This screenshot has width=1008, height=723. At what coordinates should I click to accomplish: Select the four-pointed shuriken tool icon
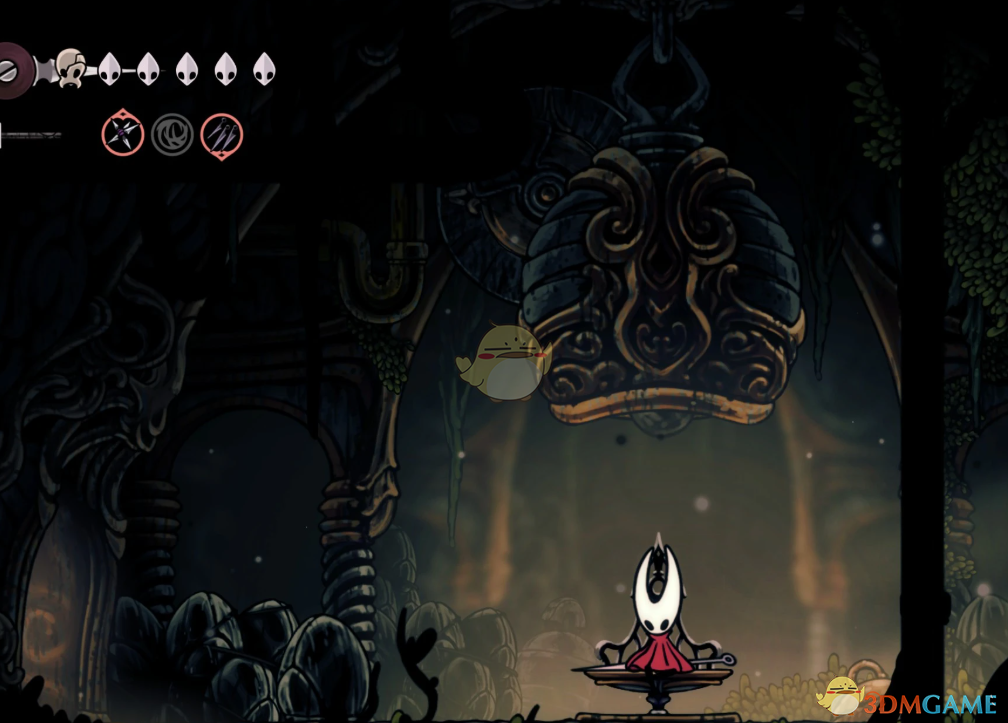click(x=123, y=134)
